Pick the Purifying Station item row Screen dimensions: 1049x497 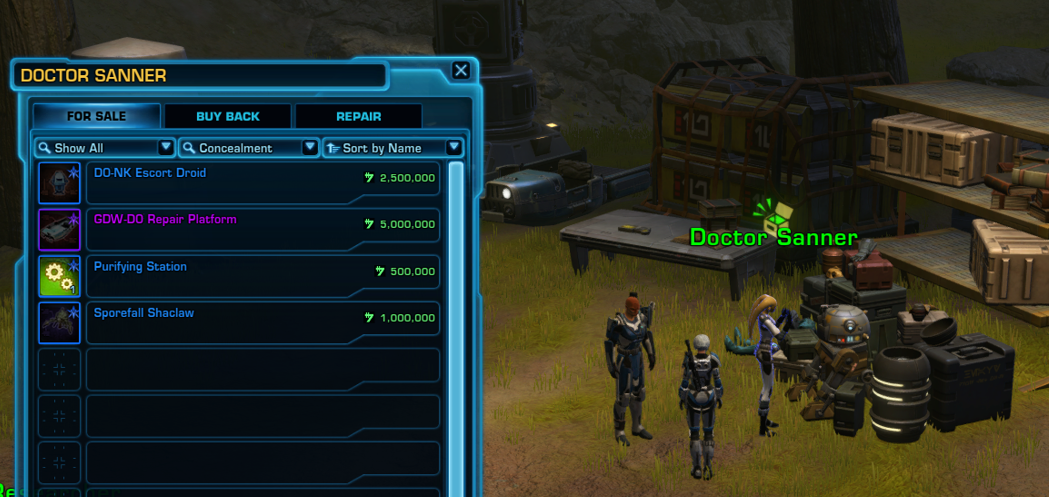(x=263, y=276)
